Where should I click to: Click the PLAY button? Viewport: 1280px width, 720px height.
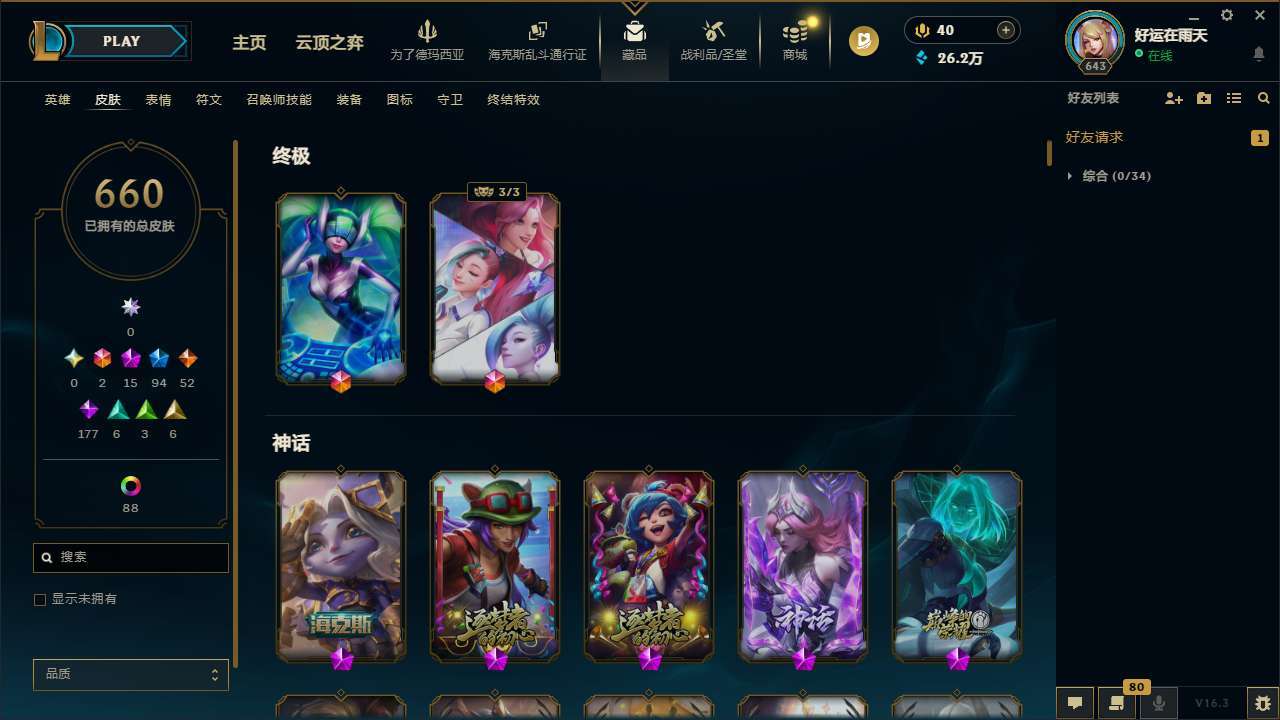pyautogui.click(x=120, y=41)
